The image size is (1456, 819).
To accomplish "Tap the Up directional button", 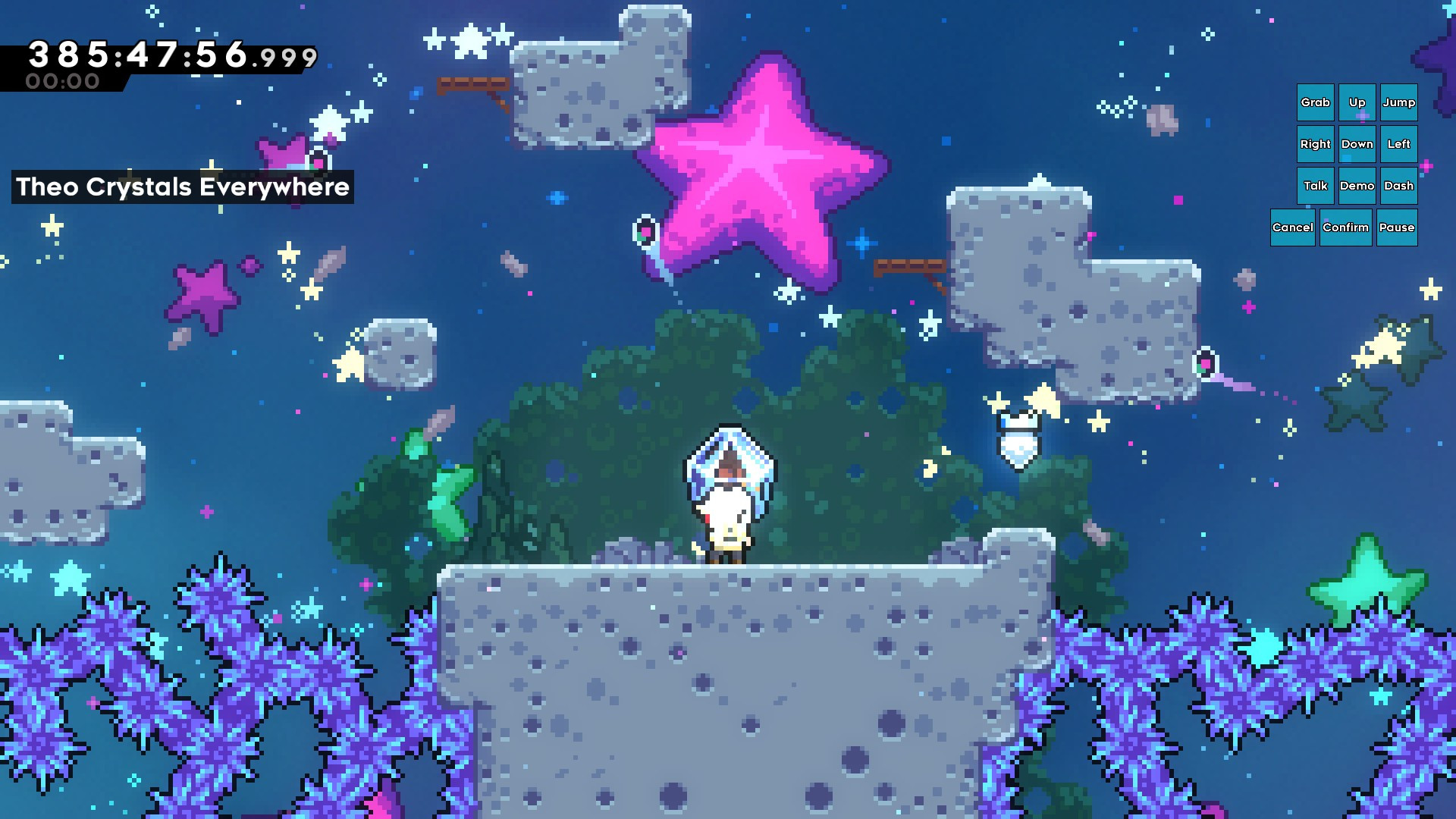I will [x=1357, y=102].
